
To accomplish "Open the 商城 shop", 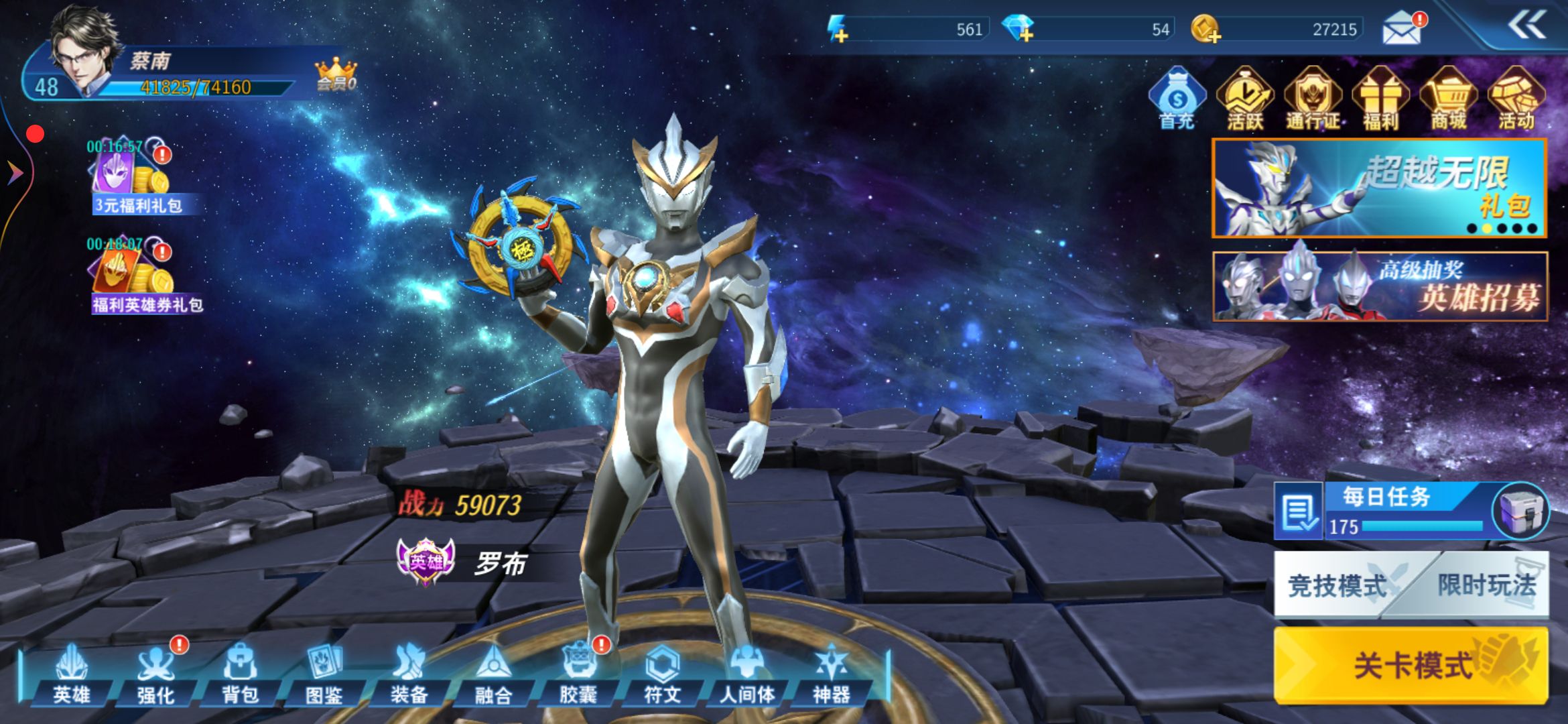I will [x=1449, y=99].
